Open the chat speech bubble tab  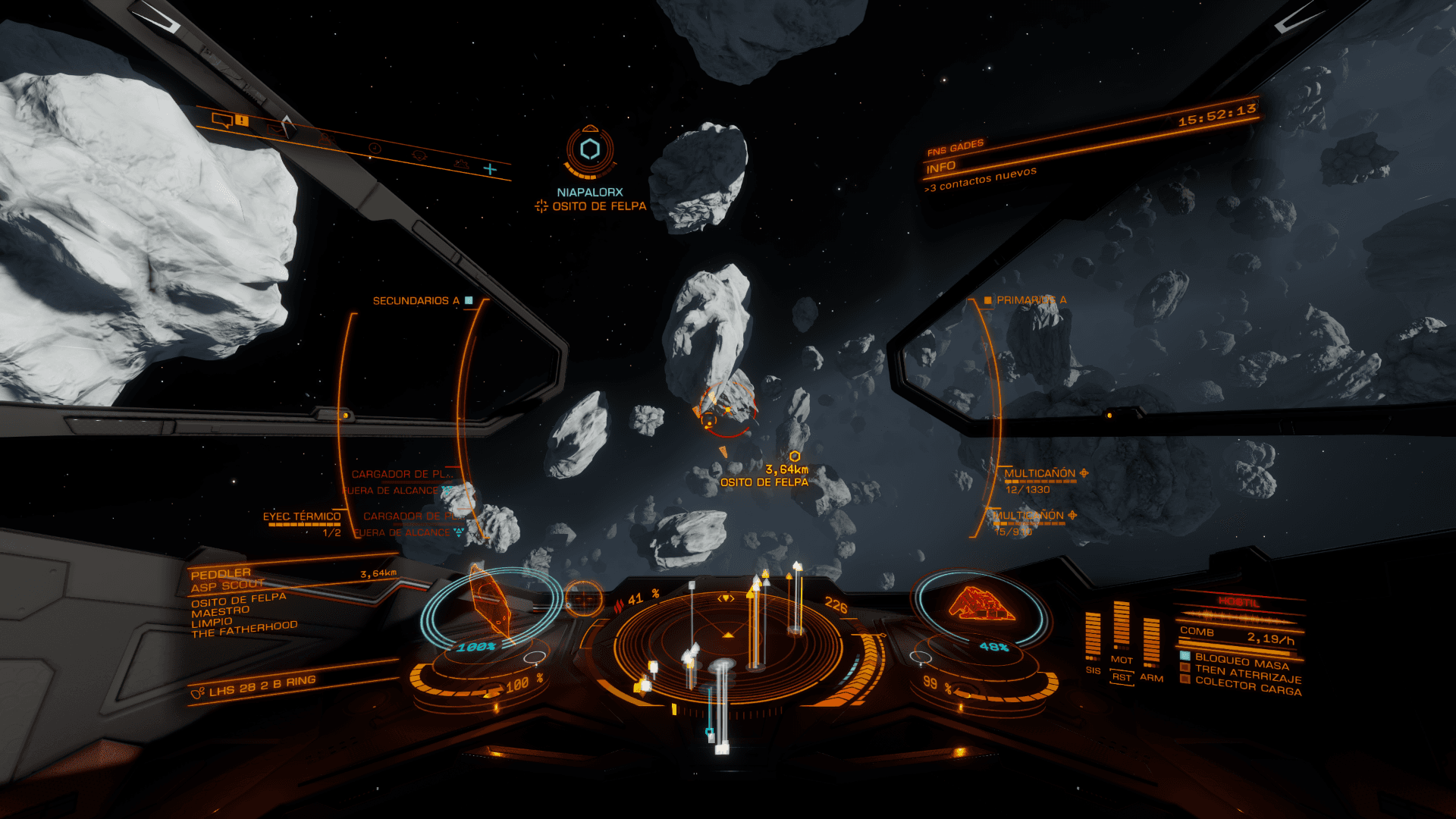(x=222, y=120)
